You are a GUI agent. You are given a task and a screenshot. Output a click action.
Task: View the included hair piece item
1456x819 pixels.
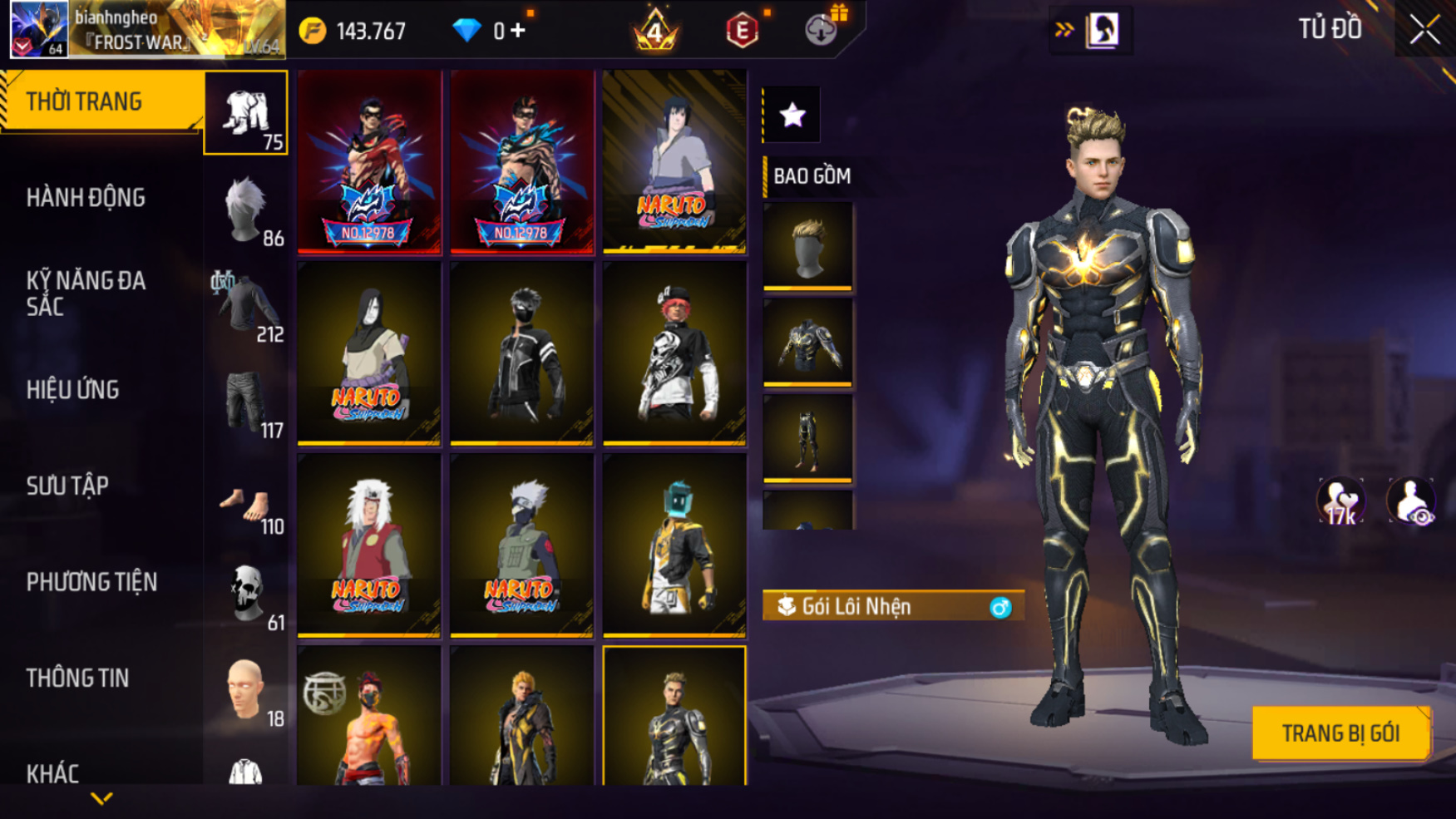pyautogui.click(x=807, y=247)
